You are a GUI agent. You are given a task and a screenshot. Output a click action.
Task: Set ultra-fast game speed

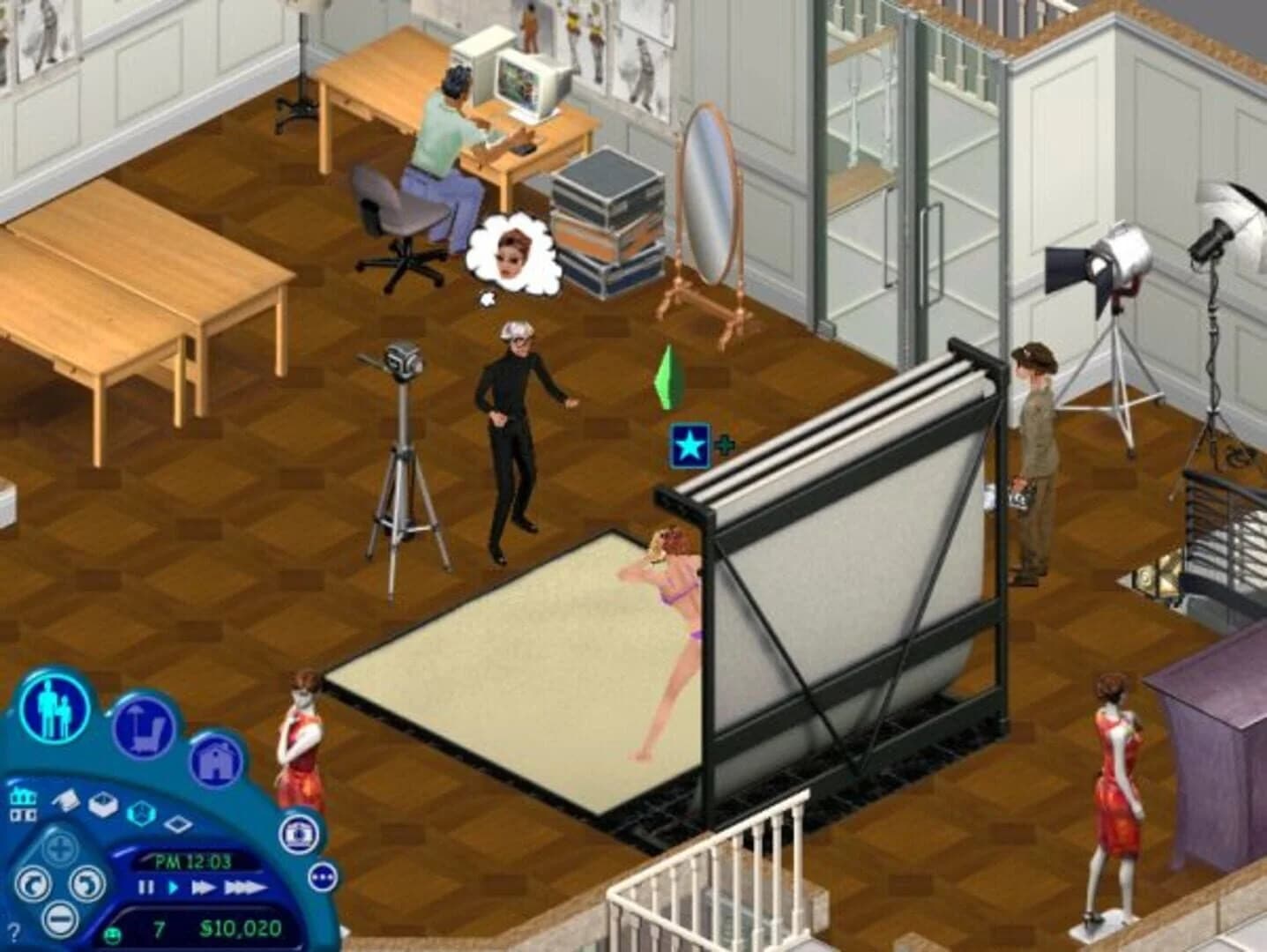click(244, 888)
